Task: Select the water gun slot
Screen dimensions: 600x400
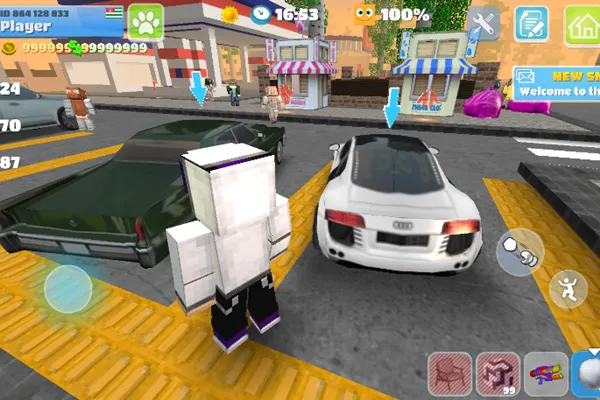Action: click(545, 373)
